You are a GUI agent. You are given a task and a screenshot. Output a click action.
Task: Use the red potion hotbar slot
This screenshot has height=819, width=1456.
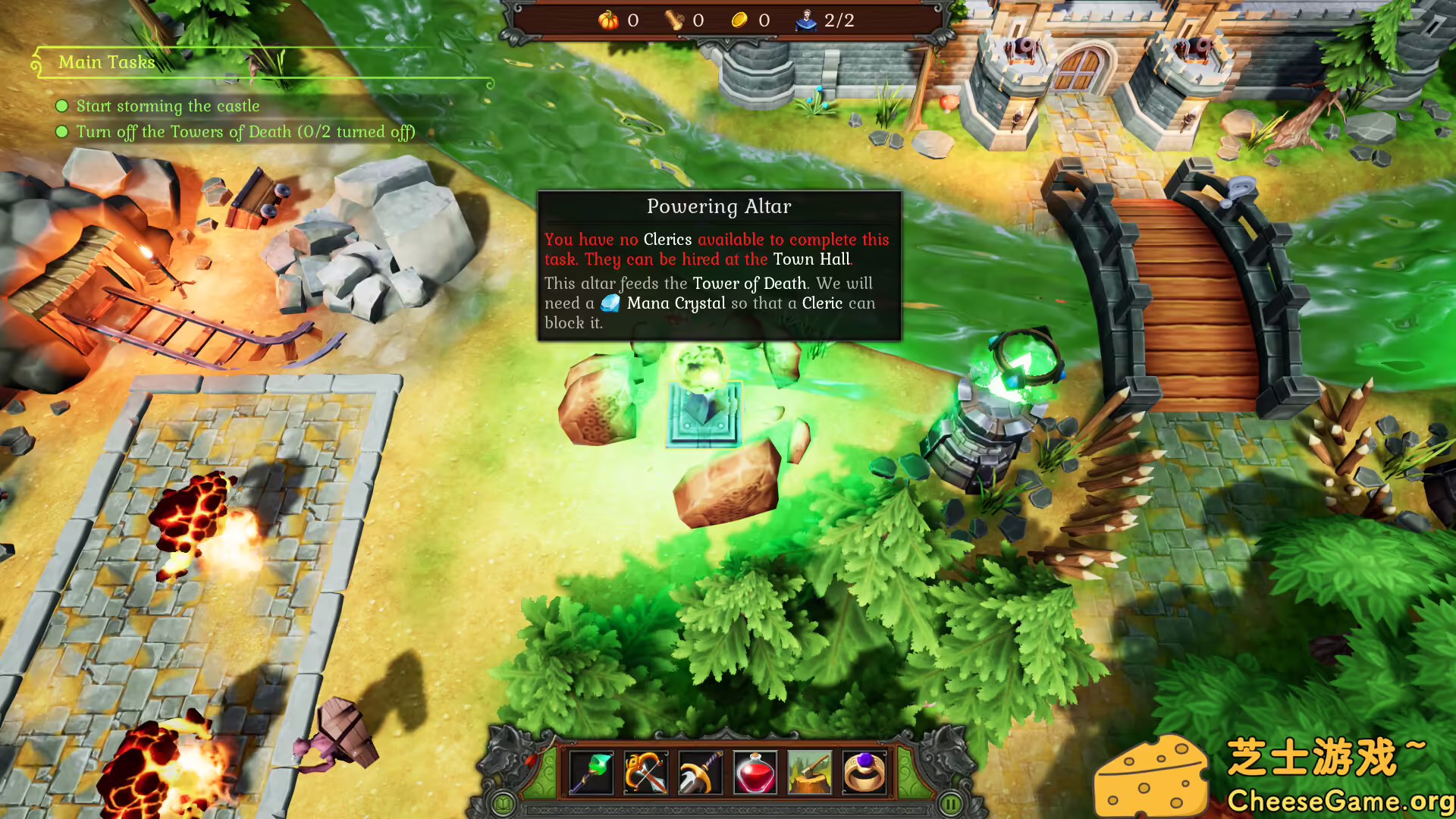(755, 773)
